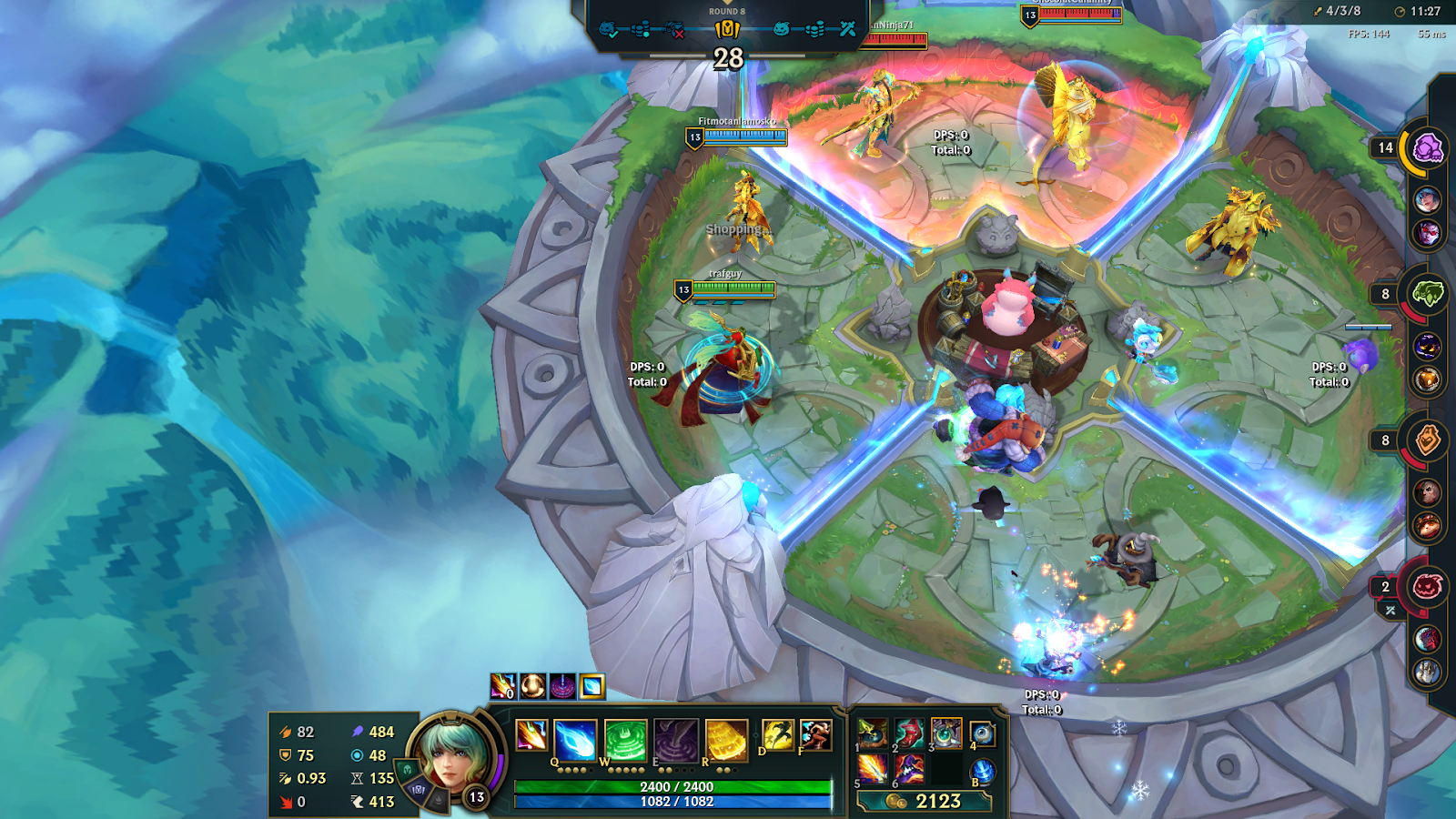The height and width of the screenshot is (819, 1456).
Task: Select the purple team icon with 14 health
Action: click(1427, 147)
